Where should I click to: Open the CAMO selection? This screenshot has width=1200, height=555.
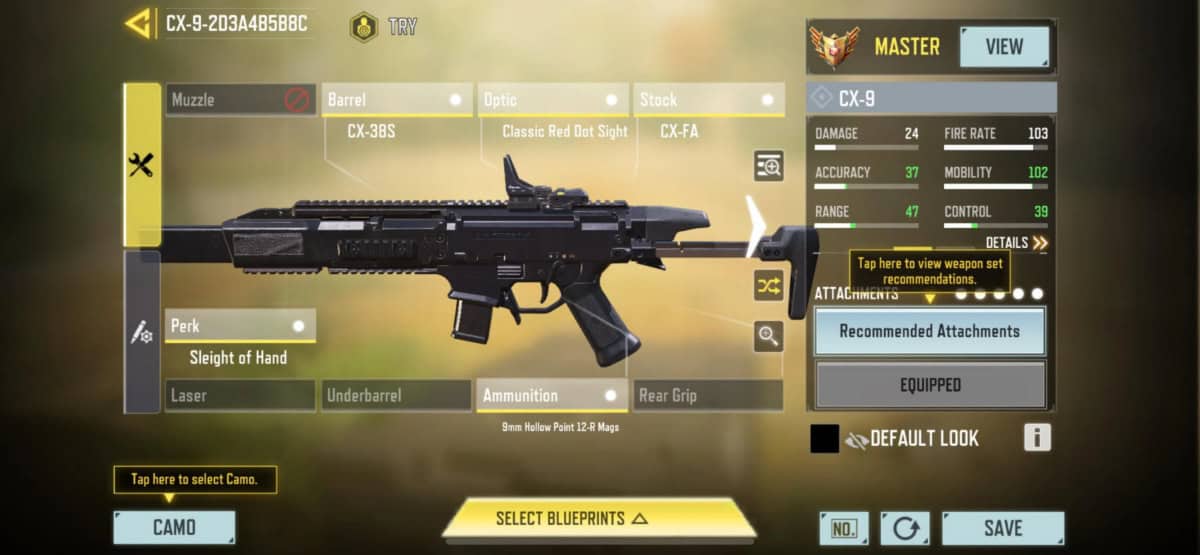pyautogui.click(x=174, y=527)
